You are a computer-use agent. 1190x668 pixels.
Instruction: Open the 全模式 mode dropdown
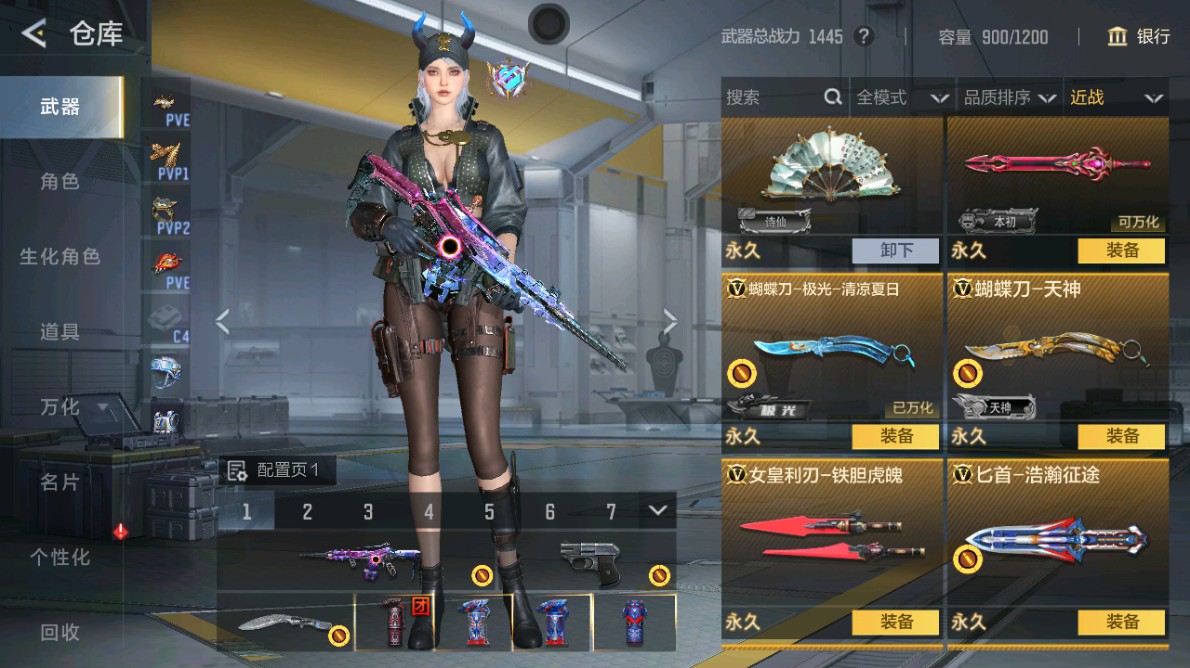tap(902, 97)
